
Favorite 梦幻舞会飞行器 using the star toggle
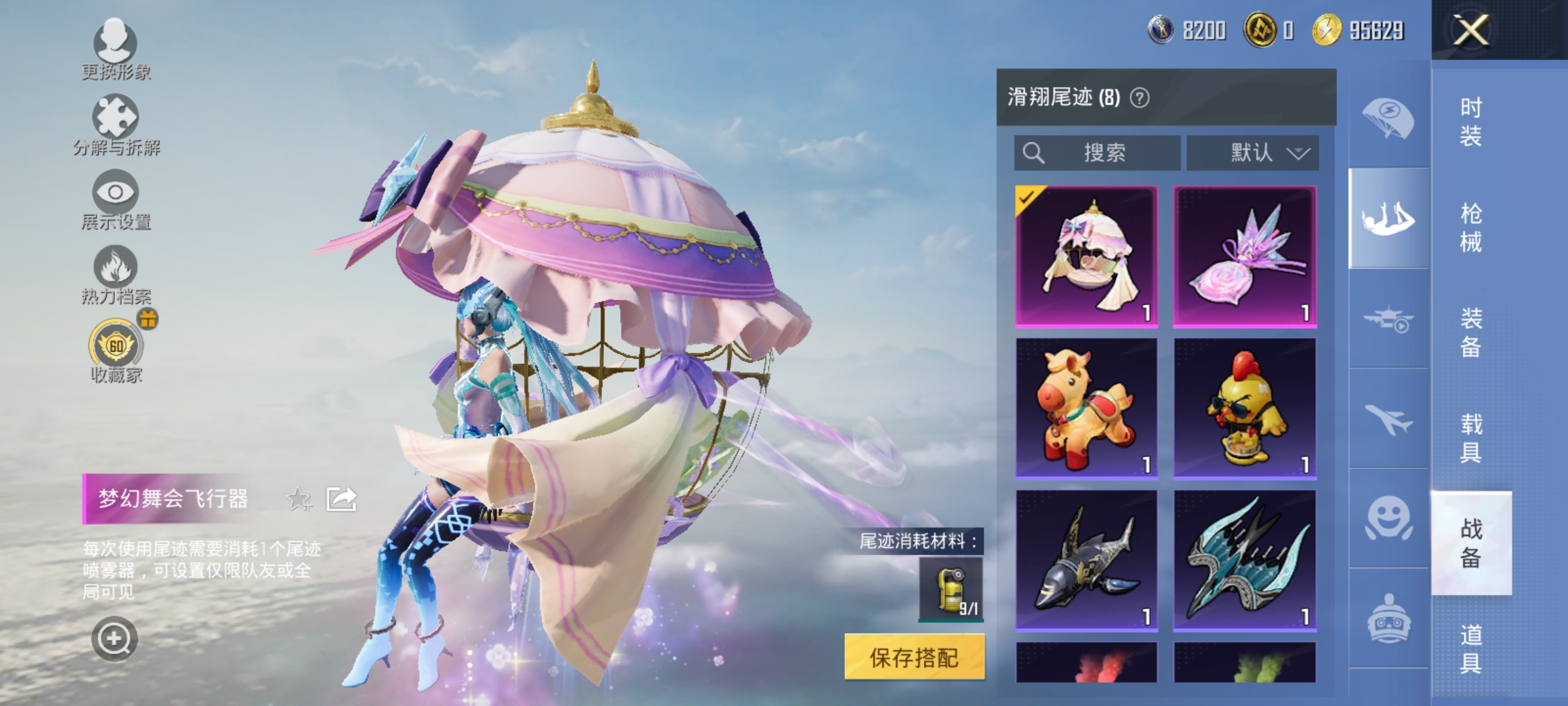[299, 498]
